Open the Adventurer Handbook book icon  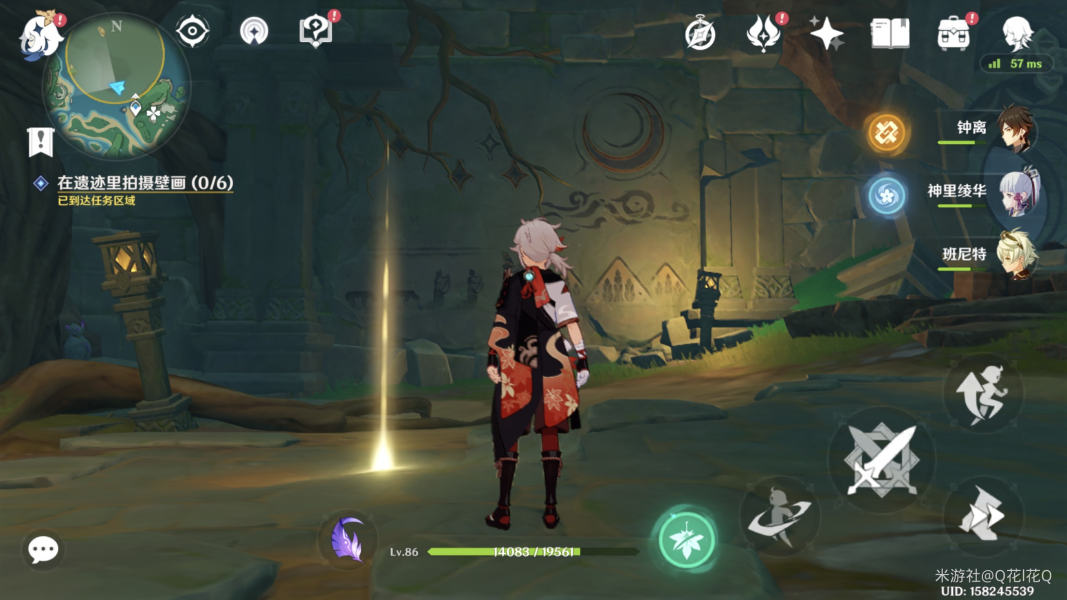pos(889,34)
